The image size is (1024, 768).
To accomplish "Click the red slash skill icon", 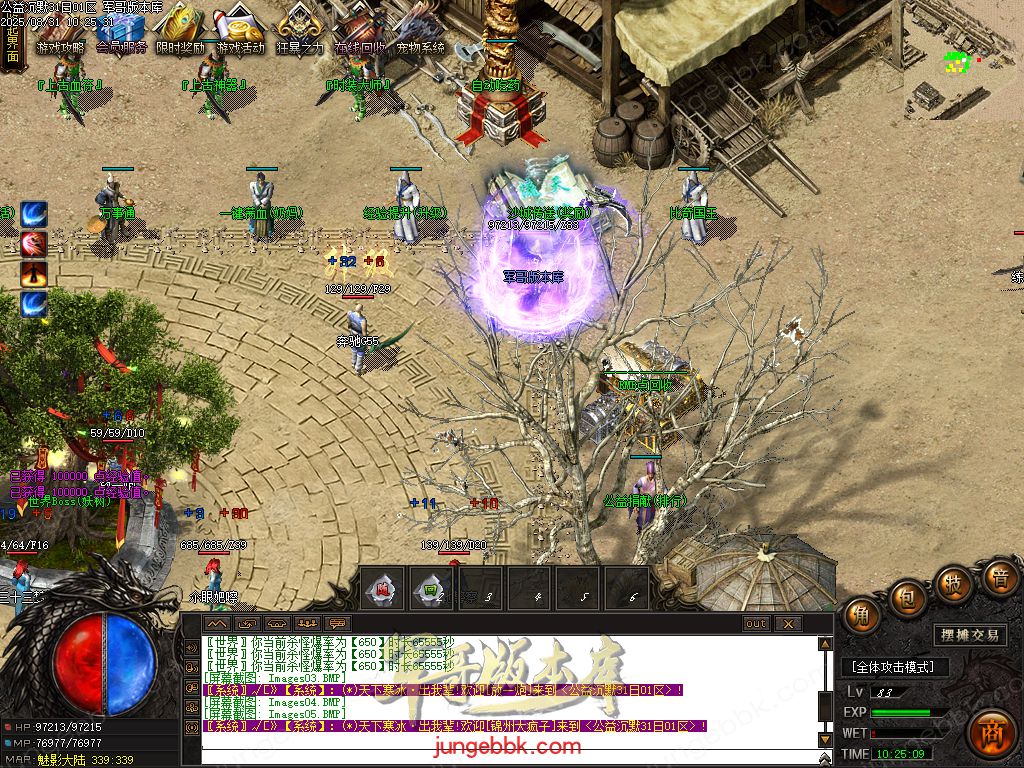I will tap(34, 244).
